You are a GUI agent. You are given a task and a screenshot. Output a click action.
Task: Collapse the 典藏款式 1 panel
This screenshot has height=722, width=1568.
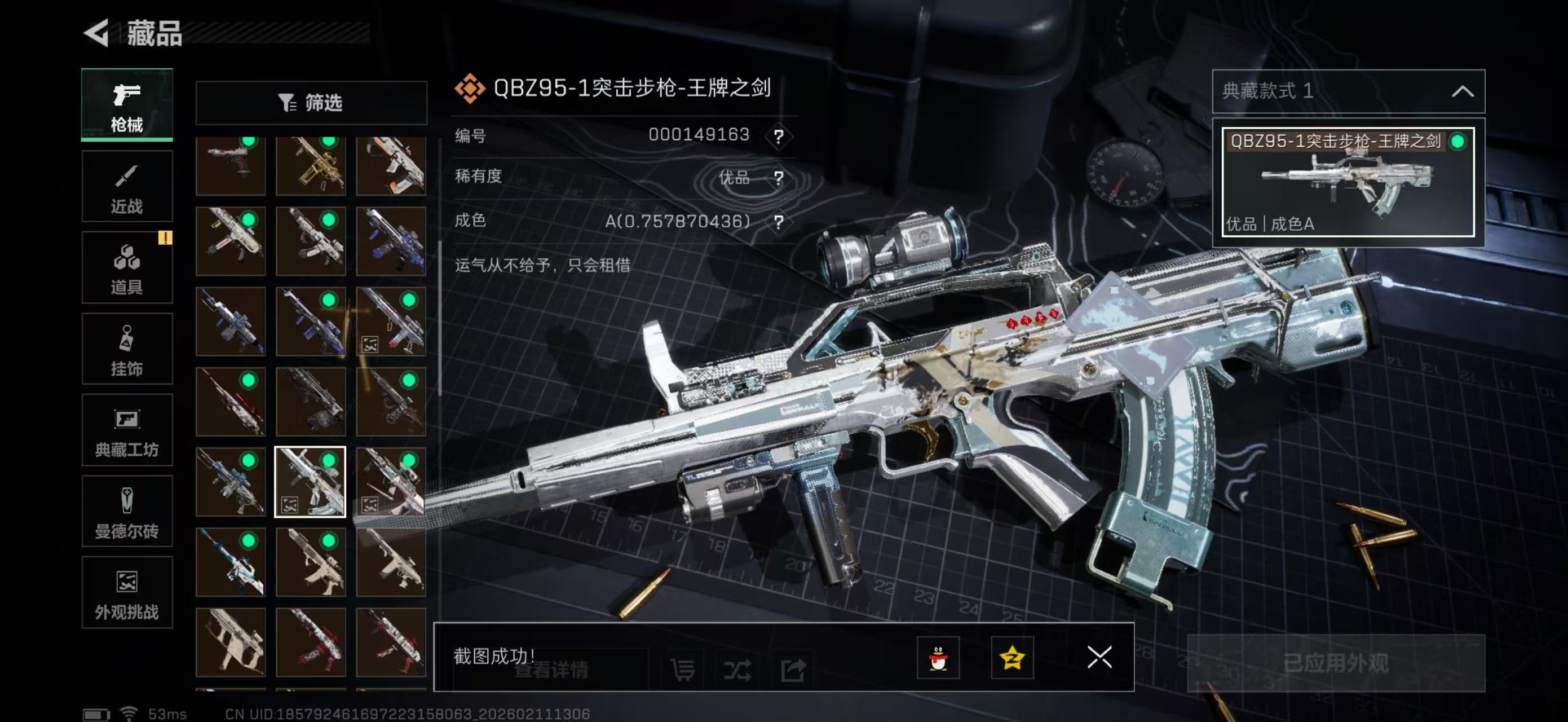1464,91
